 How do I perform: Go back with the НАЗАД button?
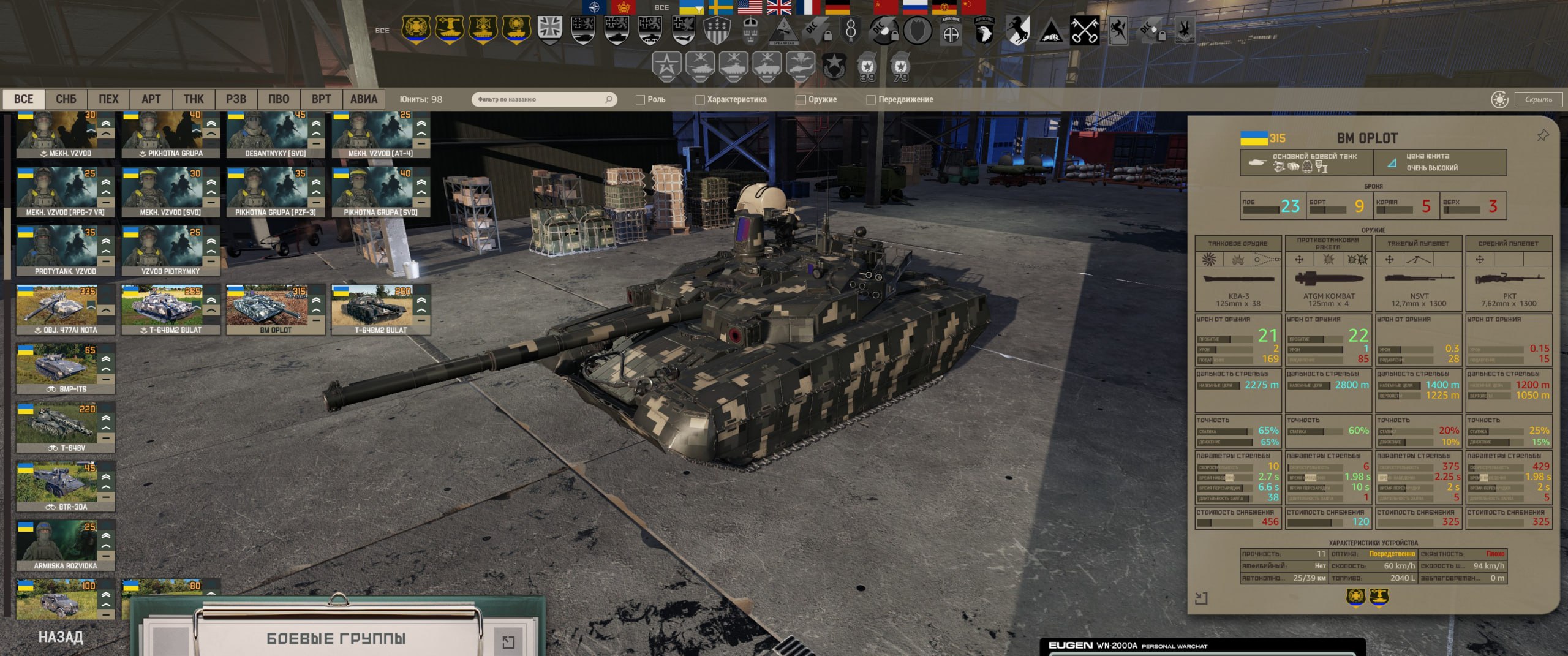(x=61, y=637)
